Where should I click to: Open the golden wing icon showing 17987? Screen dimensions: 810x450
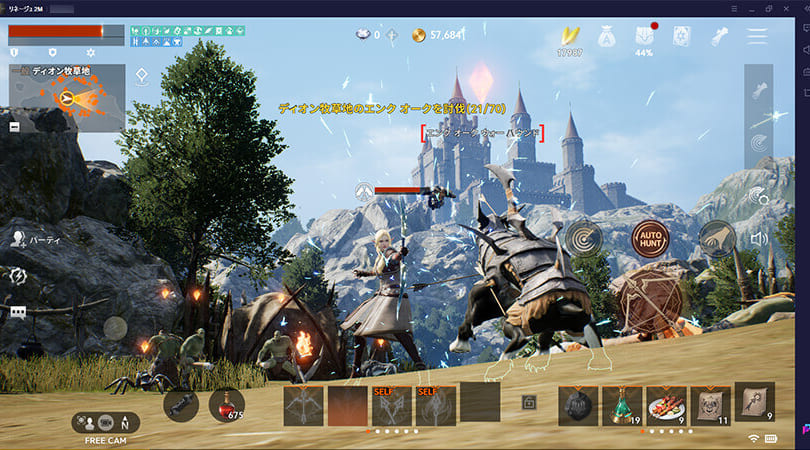(570, 37)
